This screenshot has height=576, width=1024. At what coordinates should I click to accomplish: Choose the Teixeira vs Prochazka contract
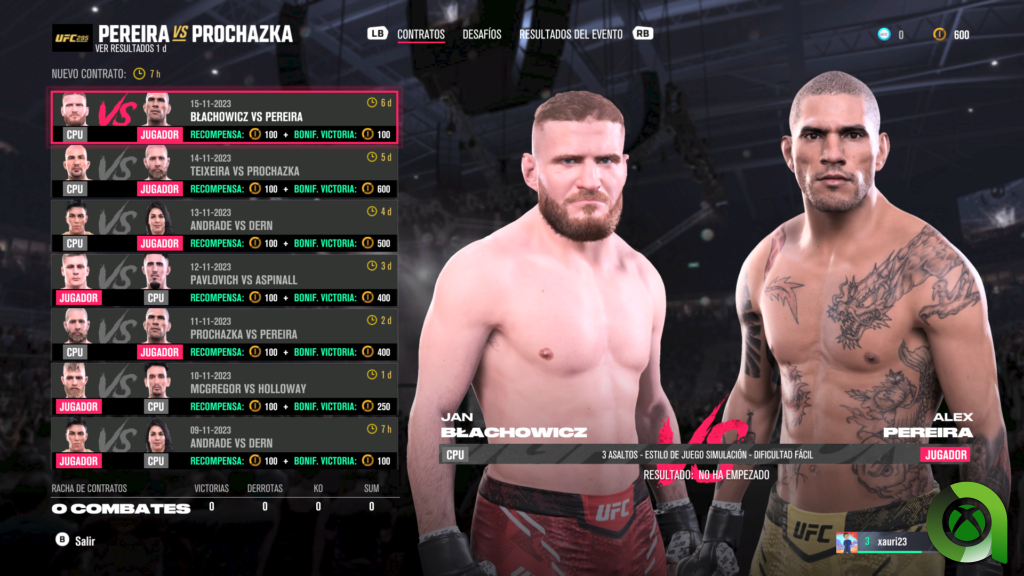pyautogui.click(x=224, y=172)
